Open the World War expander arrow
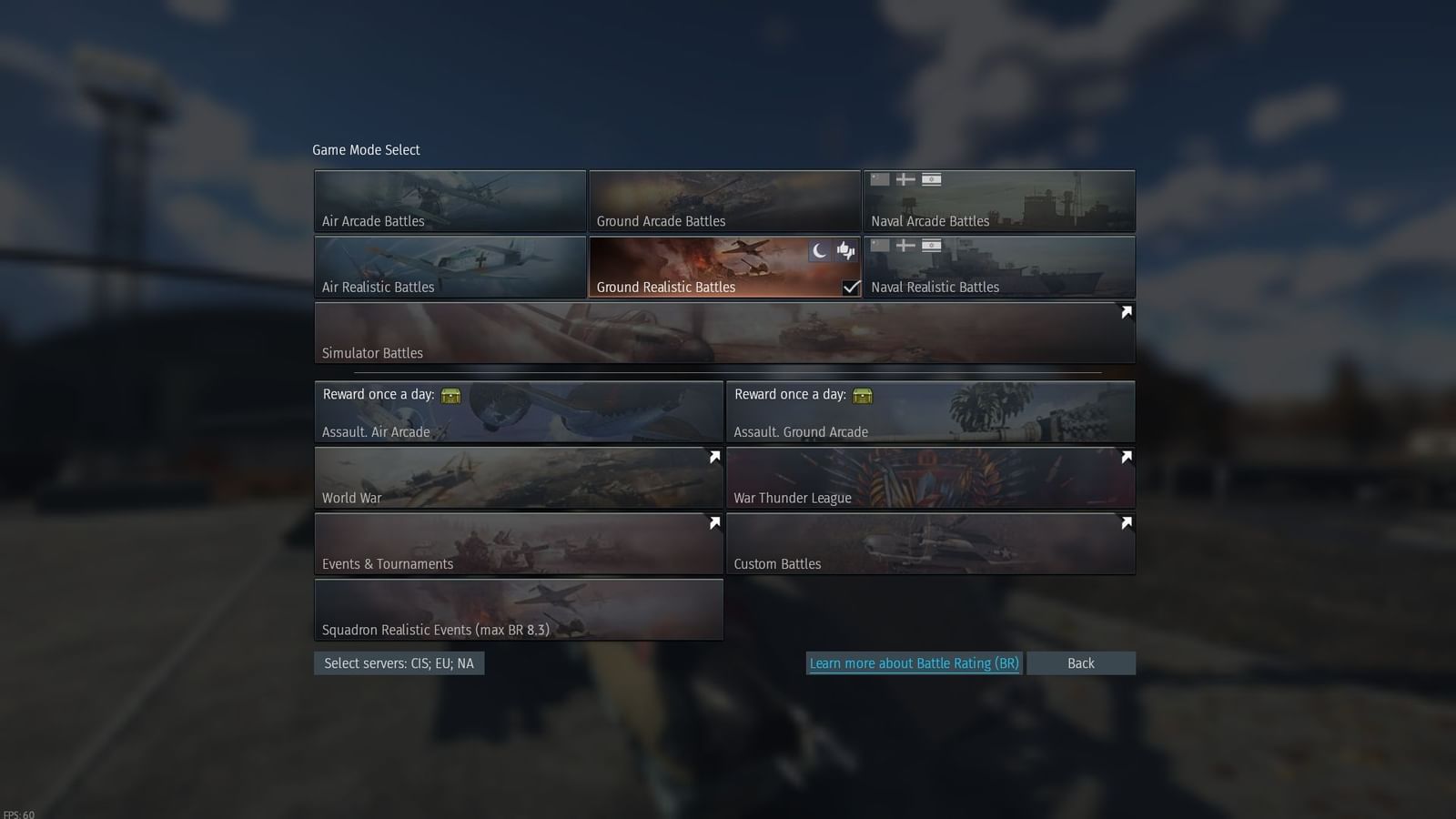The height and width of the screenshot is (819, 1456). tap(714, 457)
